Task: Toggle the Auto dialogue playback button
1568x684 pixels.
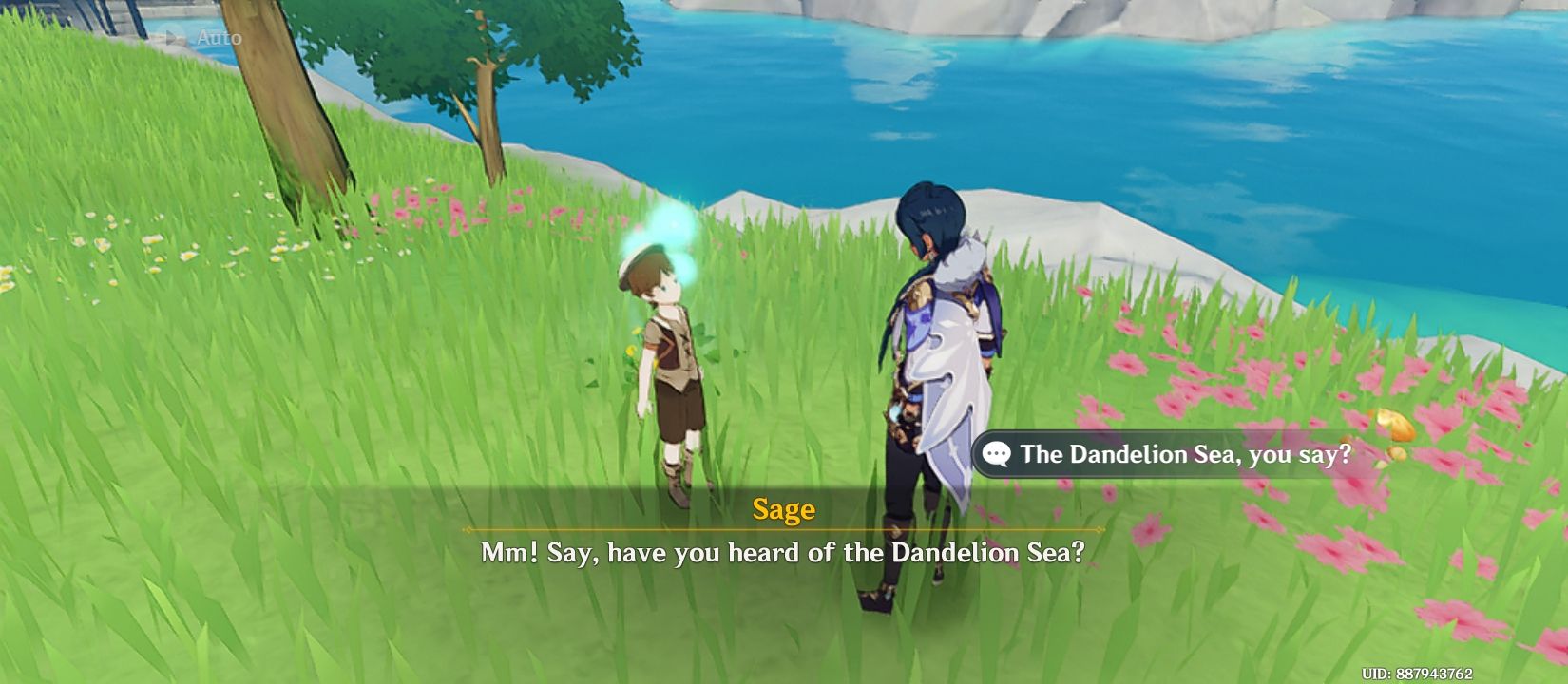Action: pos(202,38)
